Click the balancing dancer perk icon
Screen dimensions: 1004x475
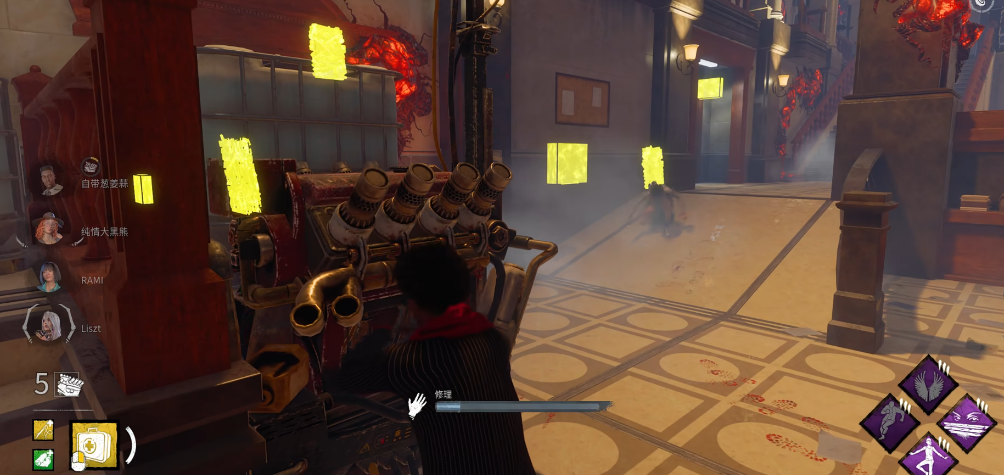[x=928, y=456]
